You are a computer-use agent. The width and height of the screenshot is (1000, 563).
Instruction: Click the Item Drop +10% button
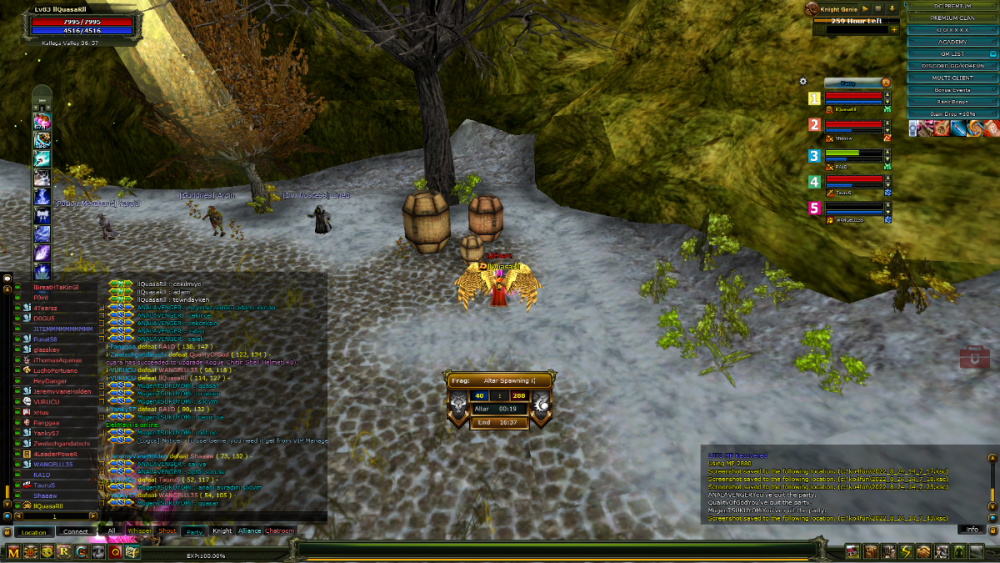pos(952,114)
